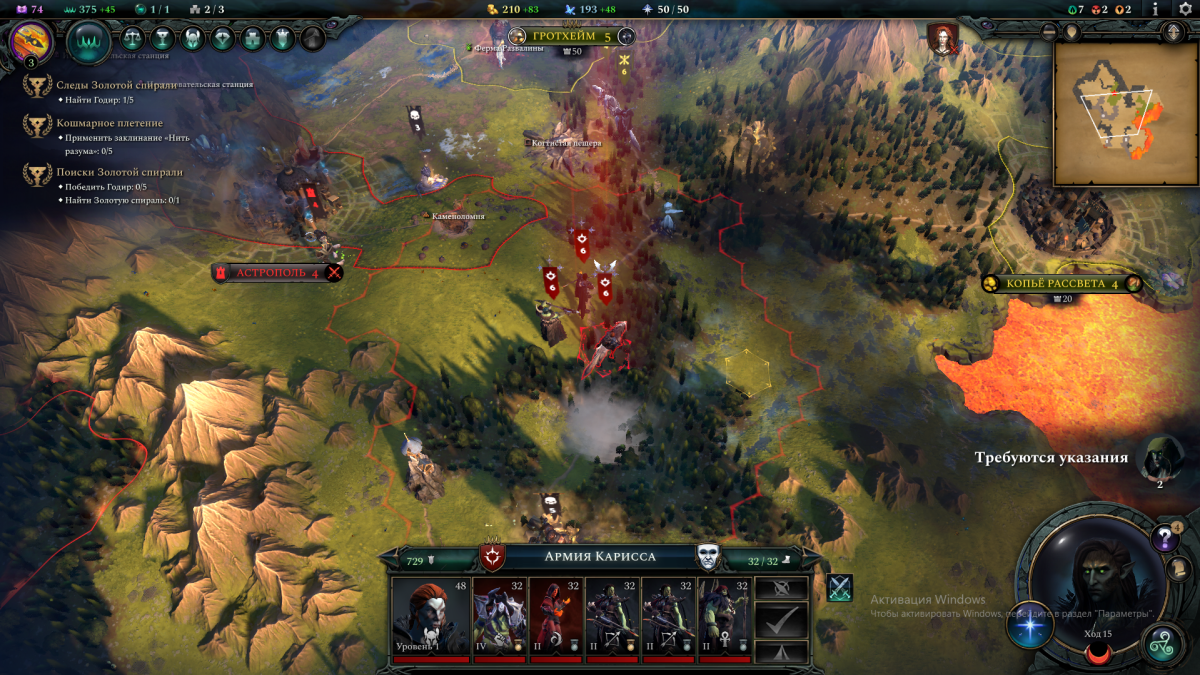
Task: Click the checkmark army button
Action: [780, 622]
